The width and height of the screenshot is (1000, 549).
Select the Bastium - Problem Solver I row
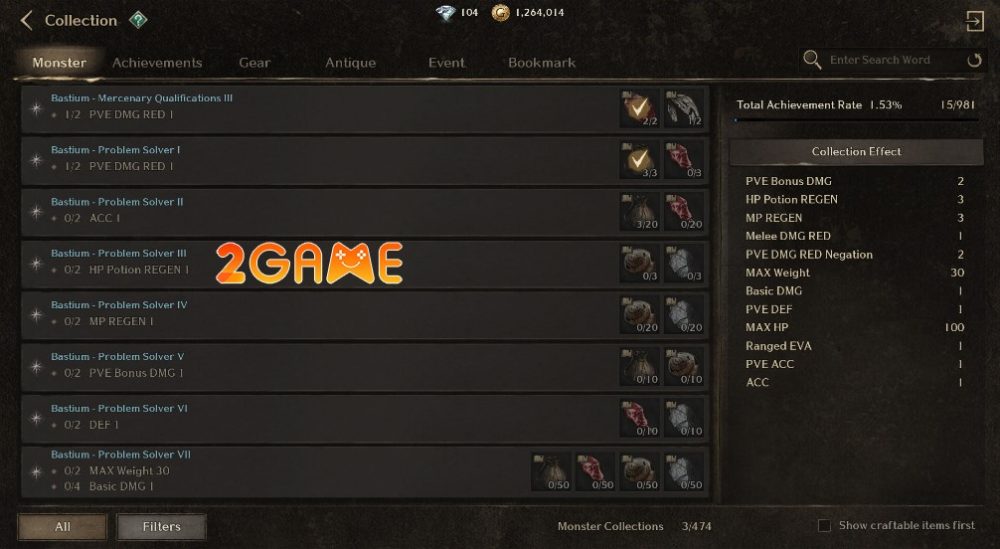[x=300, y=158]
